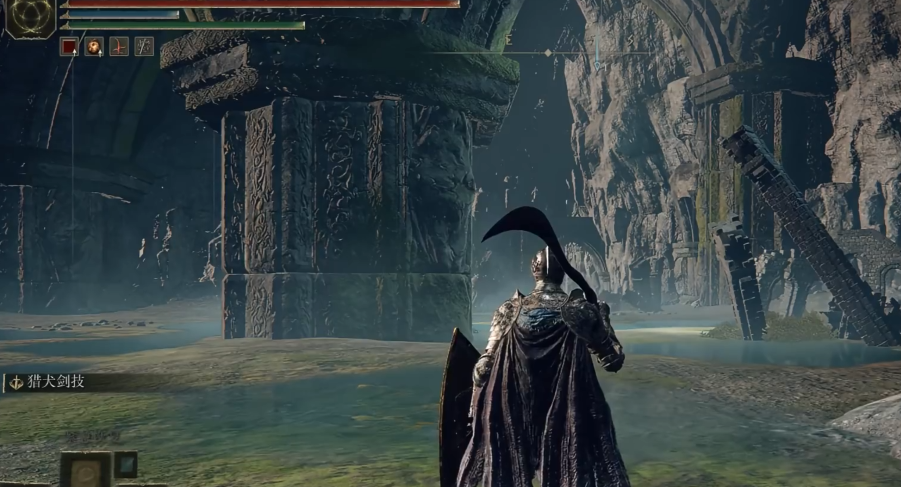The height and width of the screenshot is (487, 901).
Task: Select the small blue pouch slot
Action: [126, 464]
